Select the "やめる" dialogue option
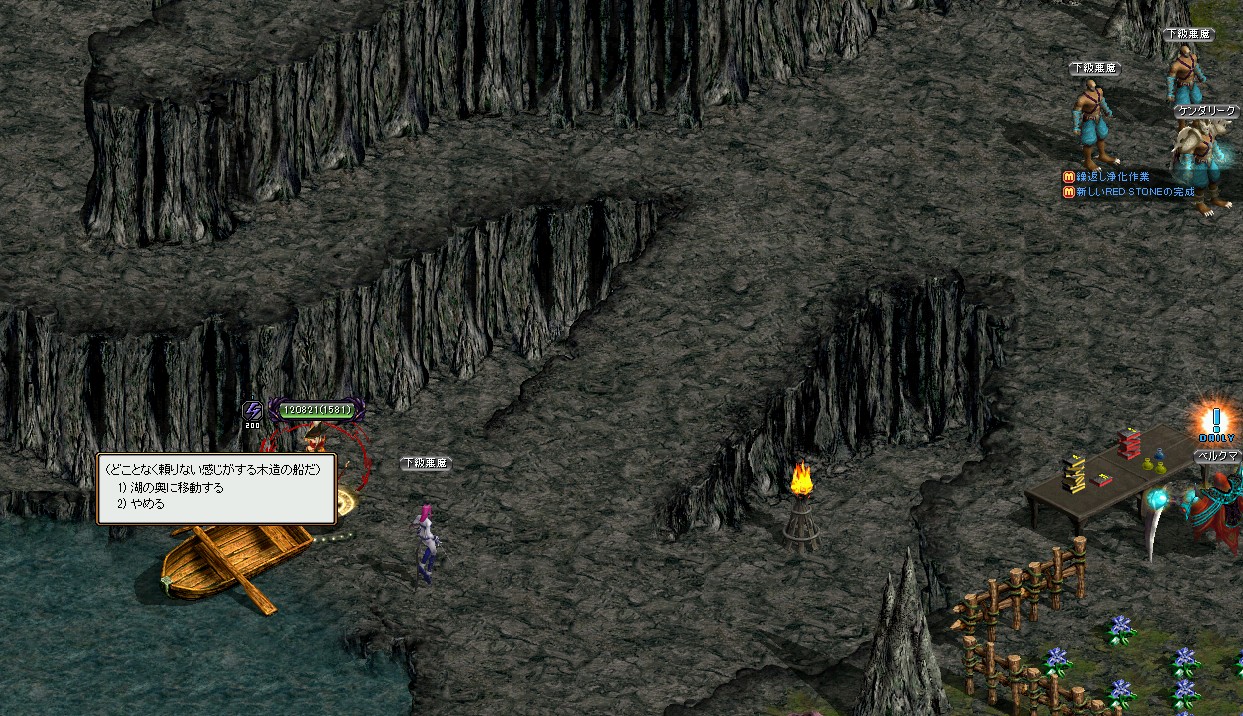Screen dimensions: 1243x716 (x=147, y=504)
